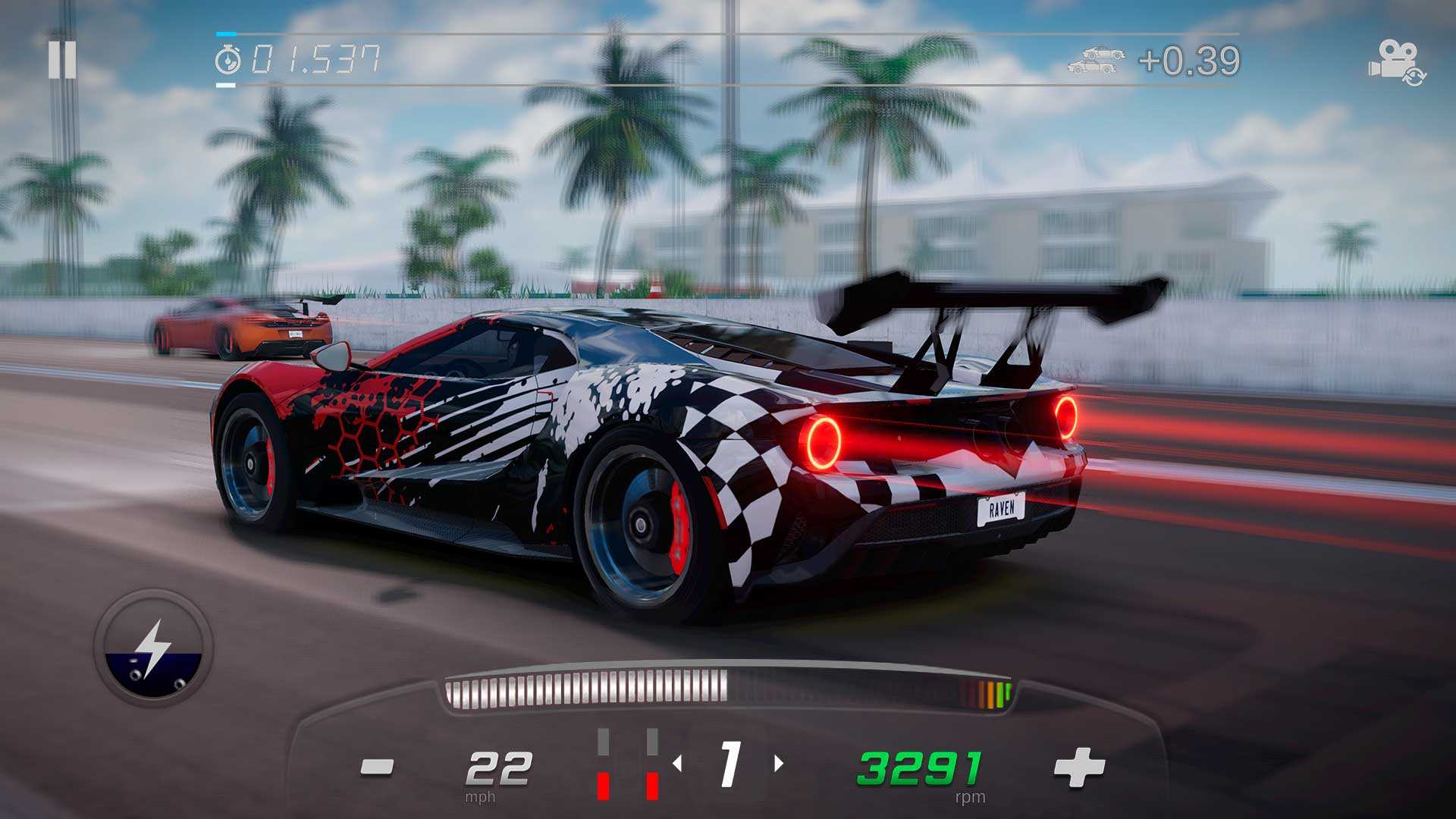The height and width of the screenshot is (819, 1456).
Task: Activate the lightning bolt nitro boost
Action: 154,648
